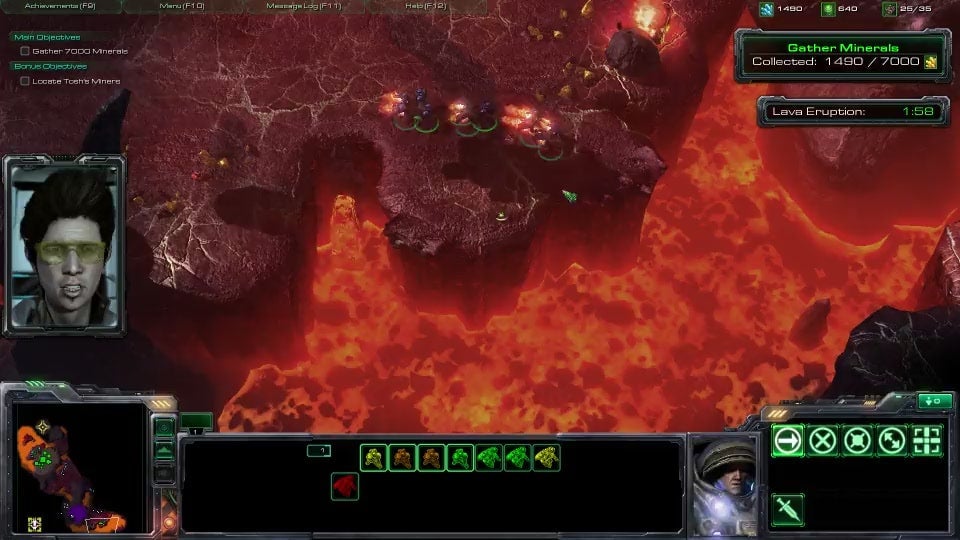Click the Locate Tosh's Miners bonus objective
Screen dimensions: 960x540
pyautogui.click(x=76, y=81)
